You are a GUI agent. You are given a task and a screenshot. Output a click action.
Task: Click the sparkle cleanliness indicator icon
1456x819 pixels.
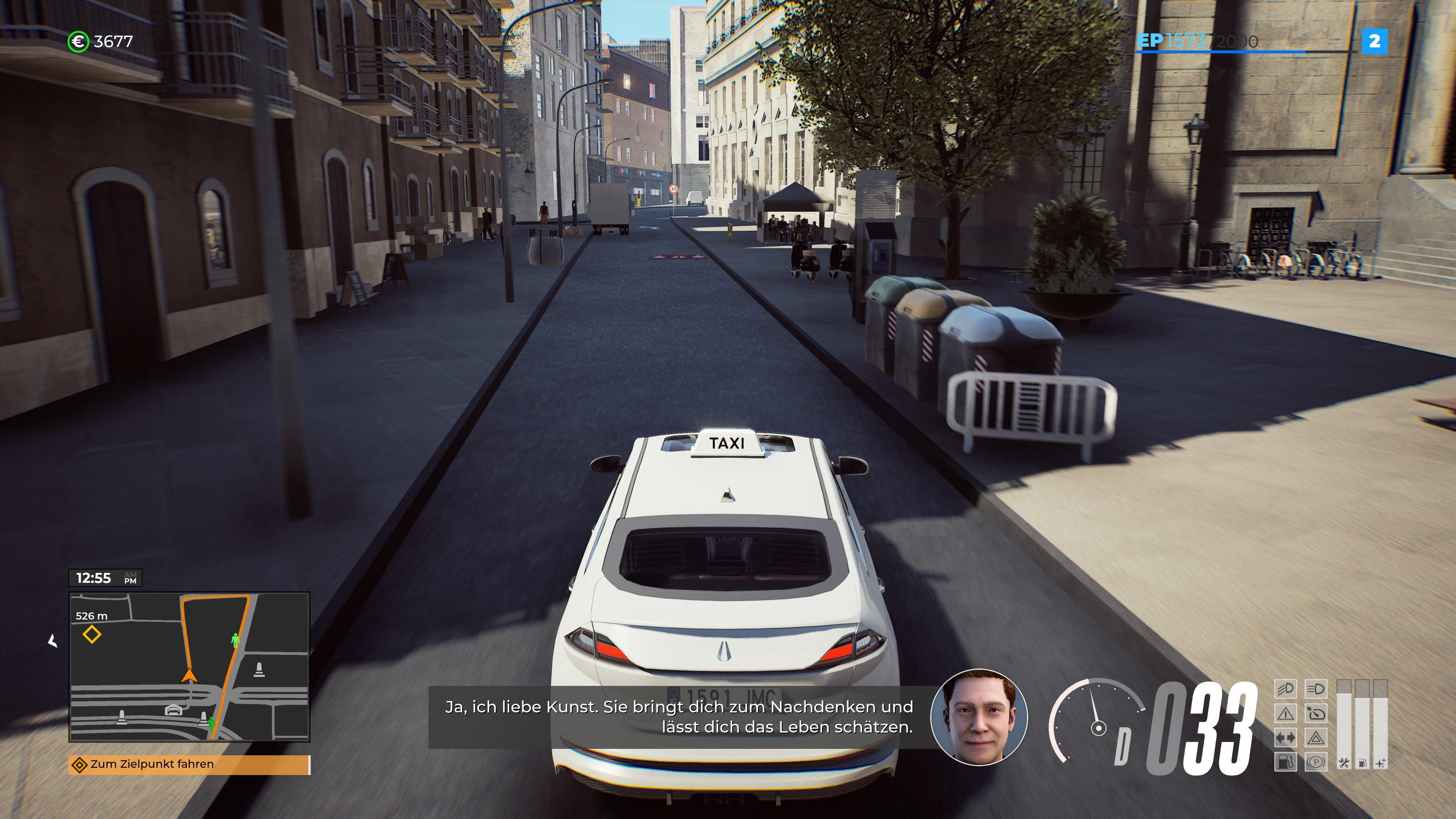pos(1381,764)
